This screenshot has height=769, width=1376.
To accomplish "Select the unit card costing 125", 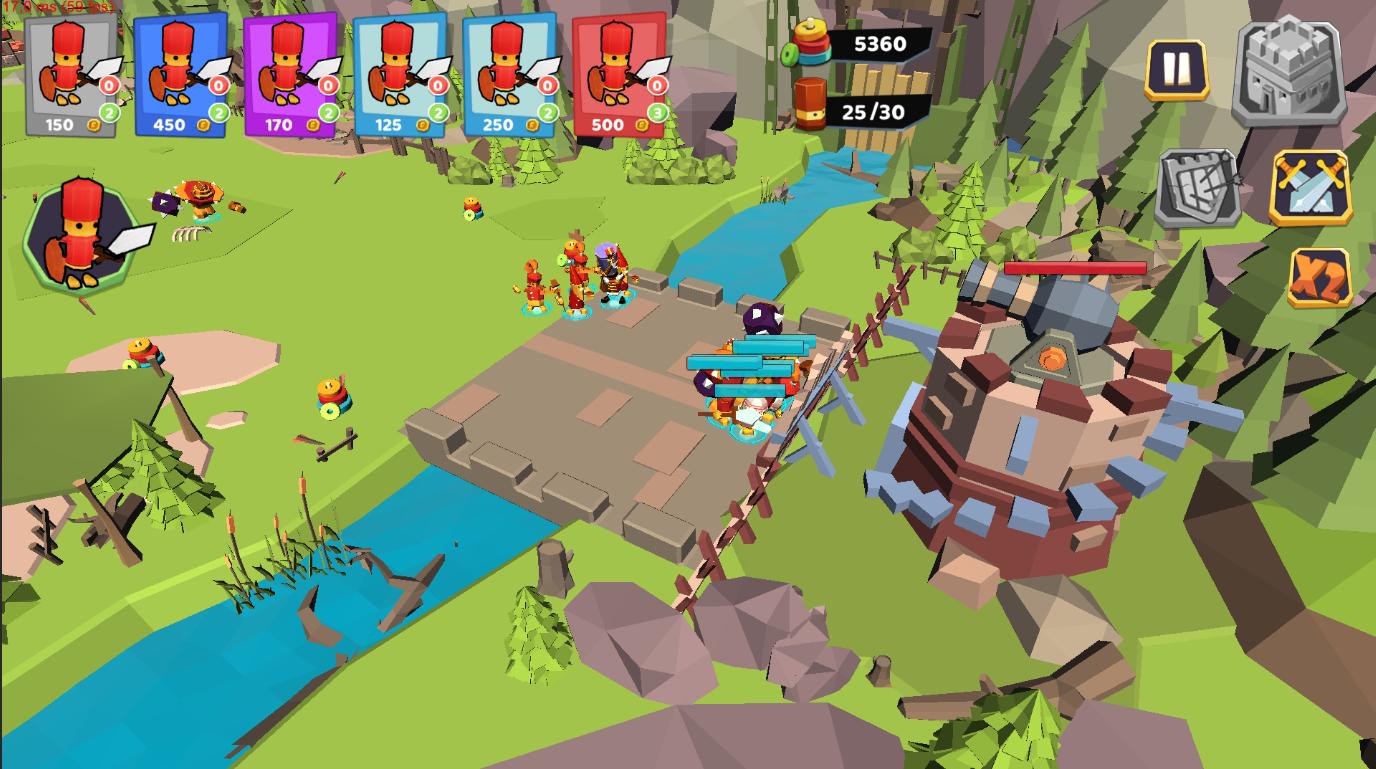I will coord(400,76).
